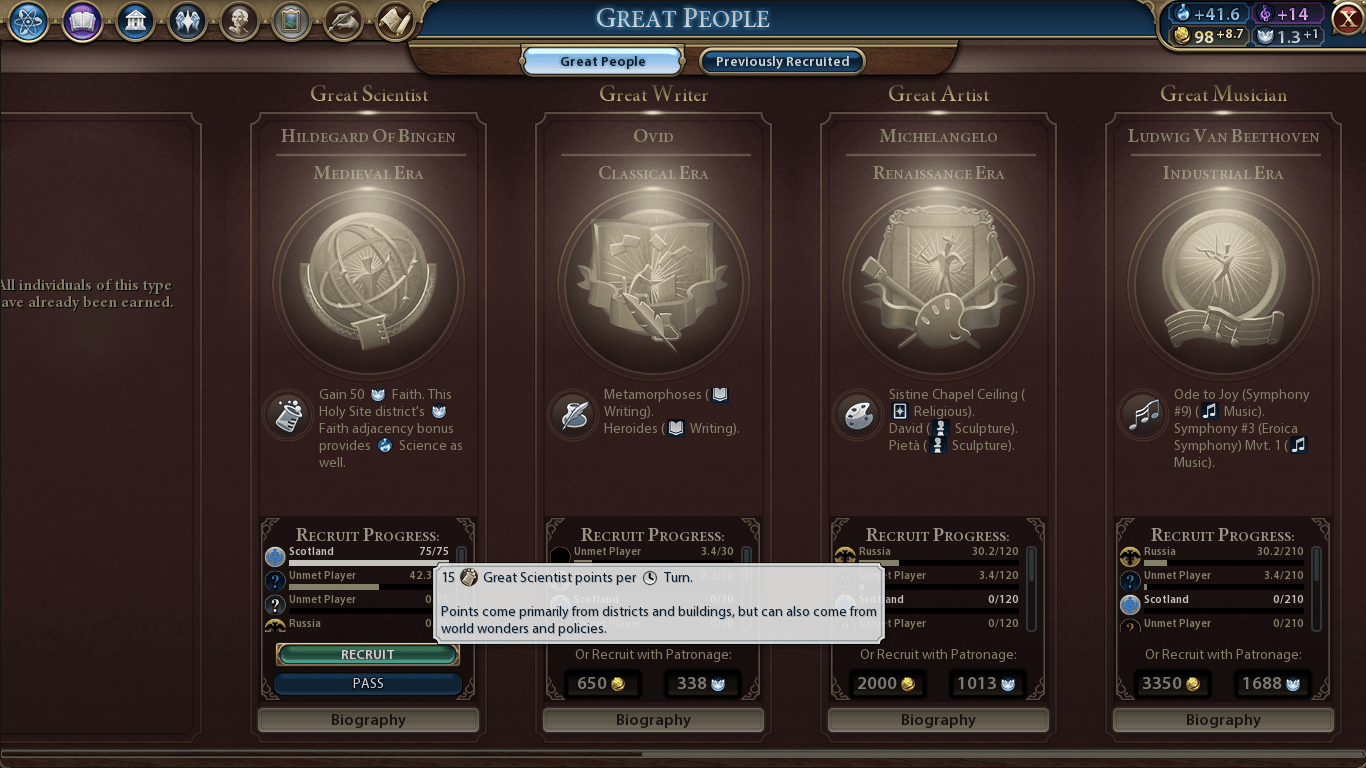This screenshot has height=768, width=1366.
Task: Click the Great Writer feather medallion for Ovid
Action: [572, 413]
